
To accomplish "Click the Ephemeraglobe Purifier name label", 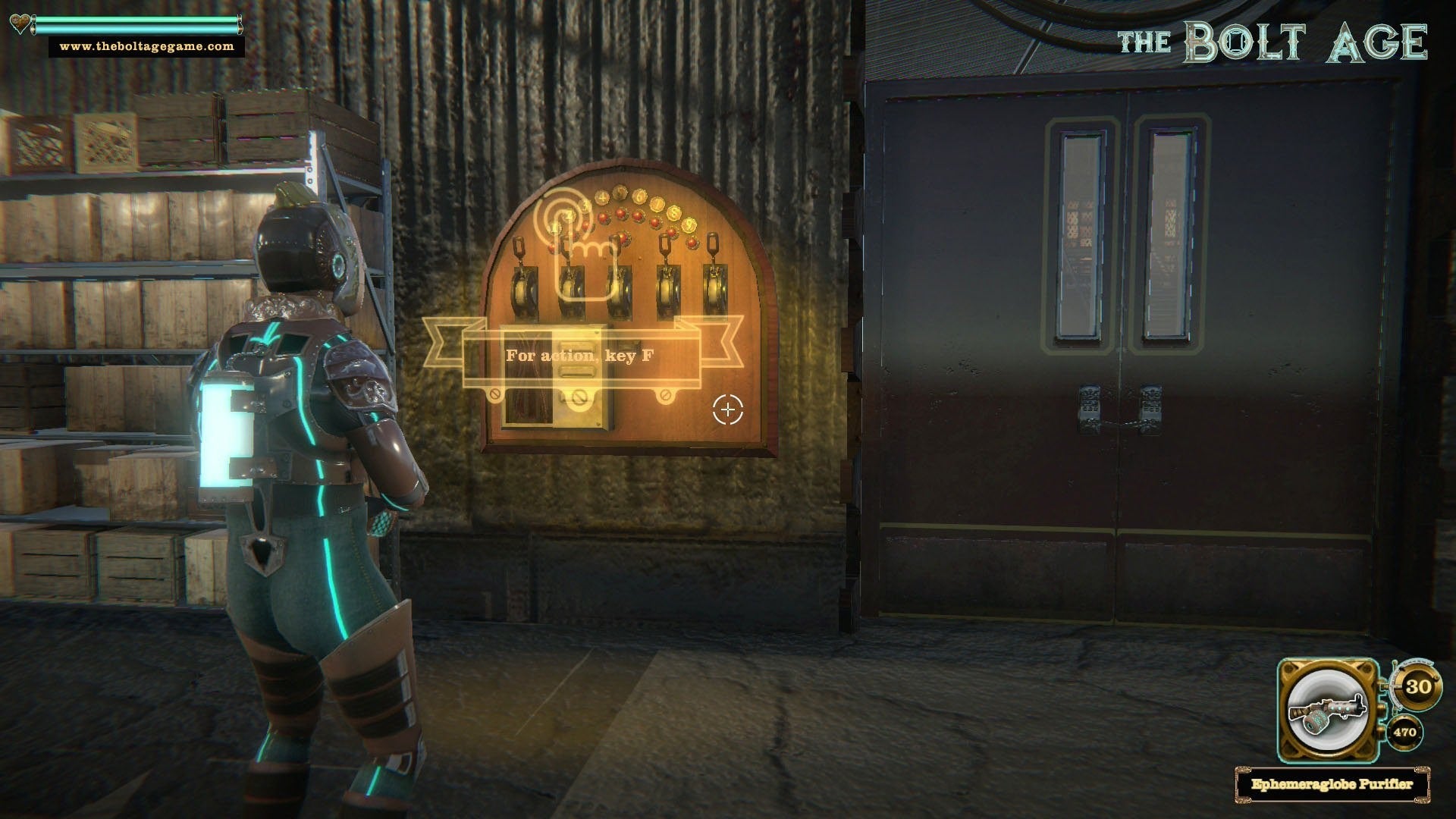I will click(x=1332, y=784).
